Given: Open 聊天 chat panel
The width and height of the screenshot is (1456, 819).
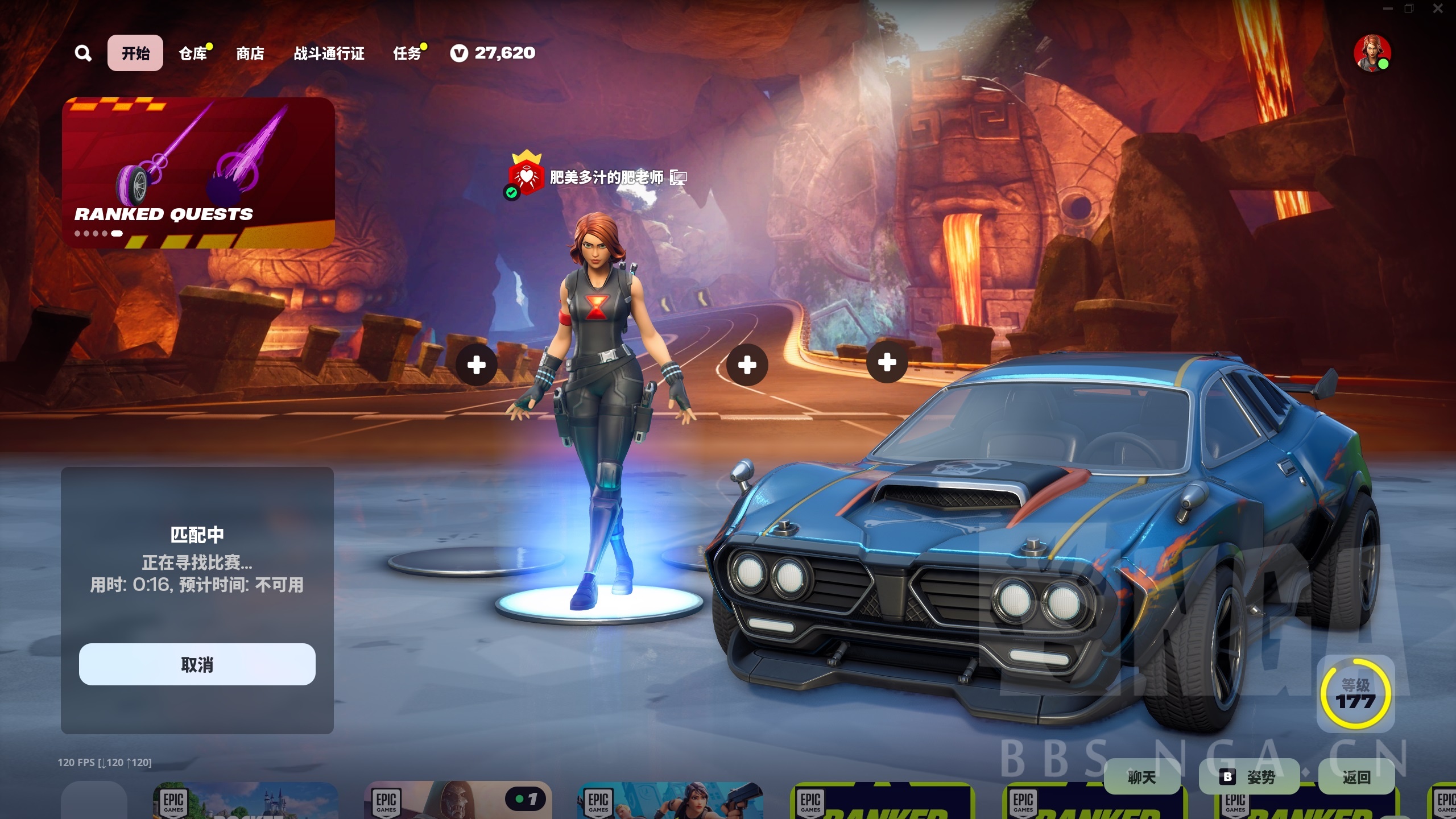Looking at the screenshot, I should (1141, 777).
